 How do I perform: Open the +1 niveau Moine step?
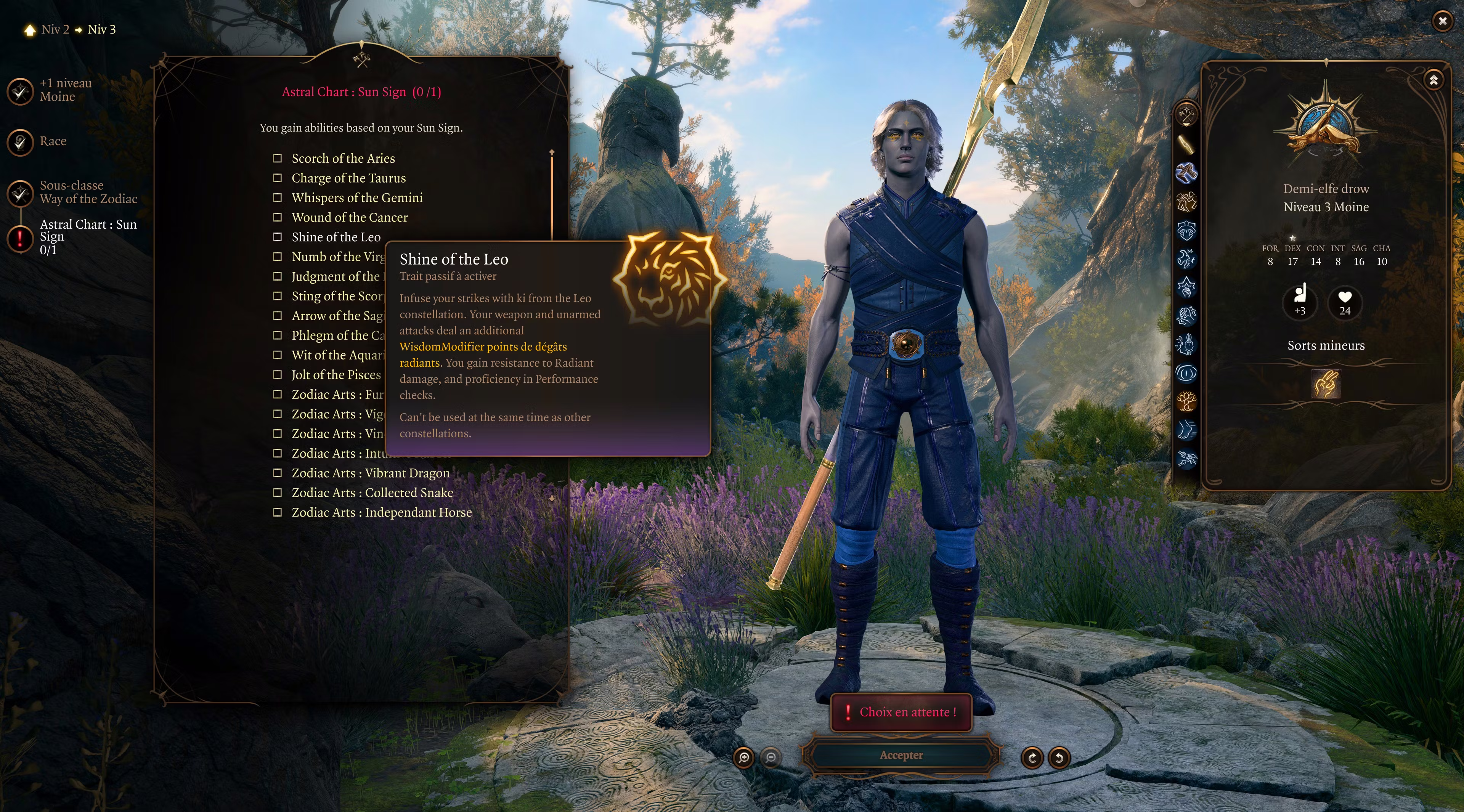[x=21, y=91]
